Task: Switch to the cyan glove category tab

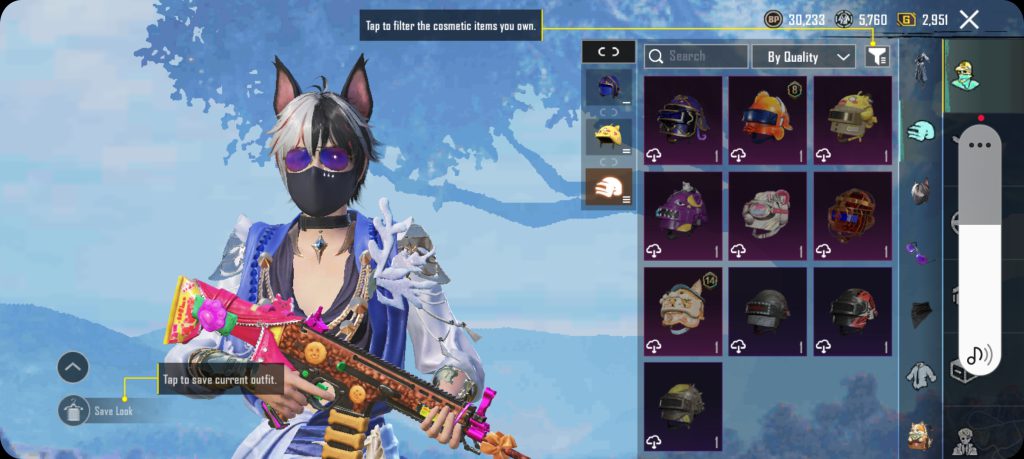Action: (x=920, y=130)
